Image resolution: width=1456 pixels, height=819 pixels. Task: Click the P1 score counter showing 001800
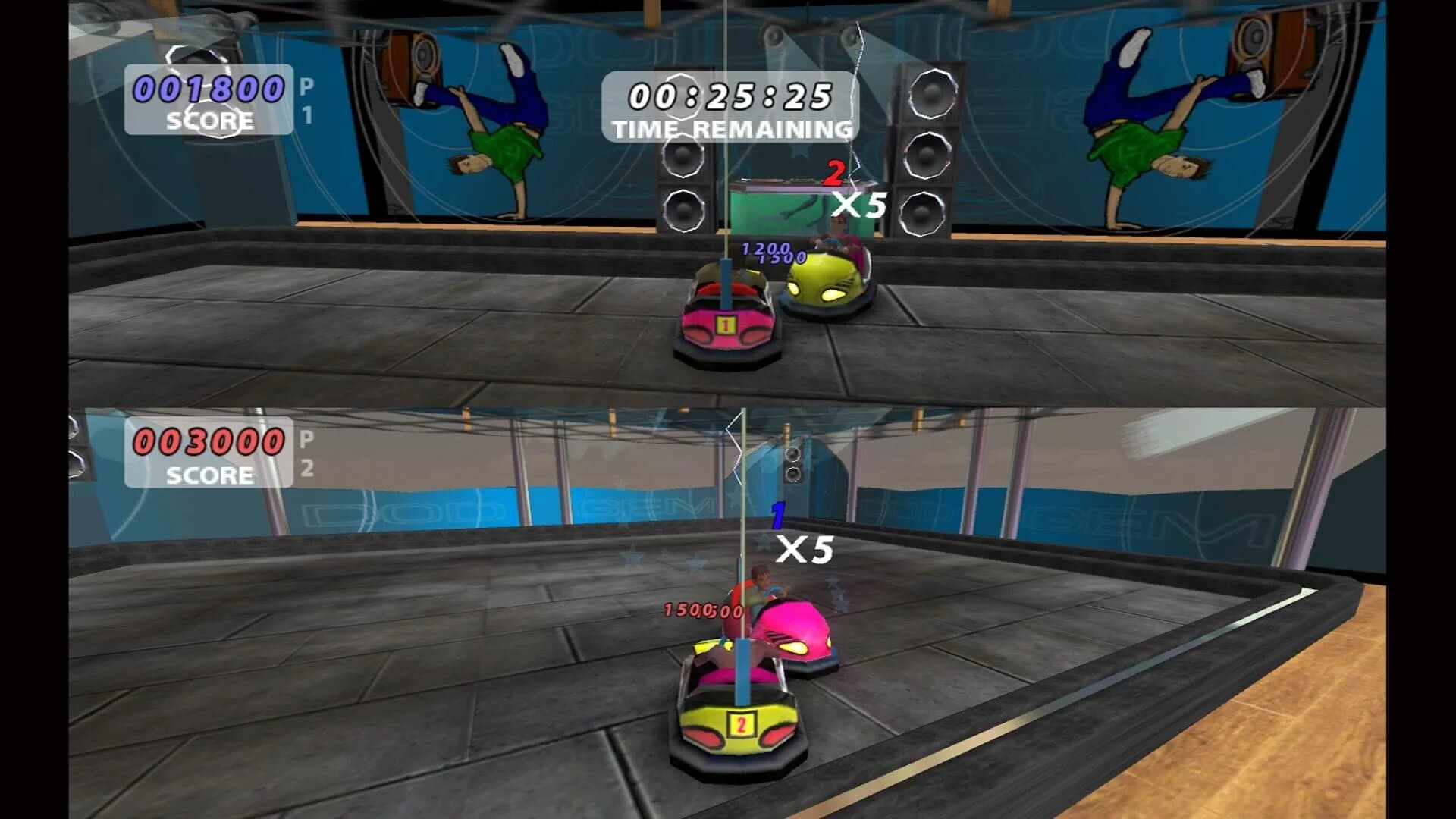tap(206, 89)
